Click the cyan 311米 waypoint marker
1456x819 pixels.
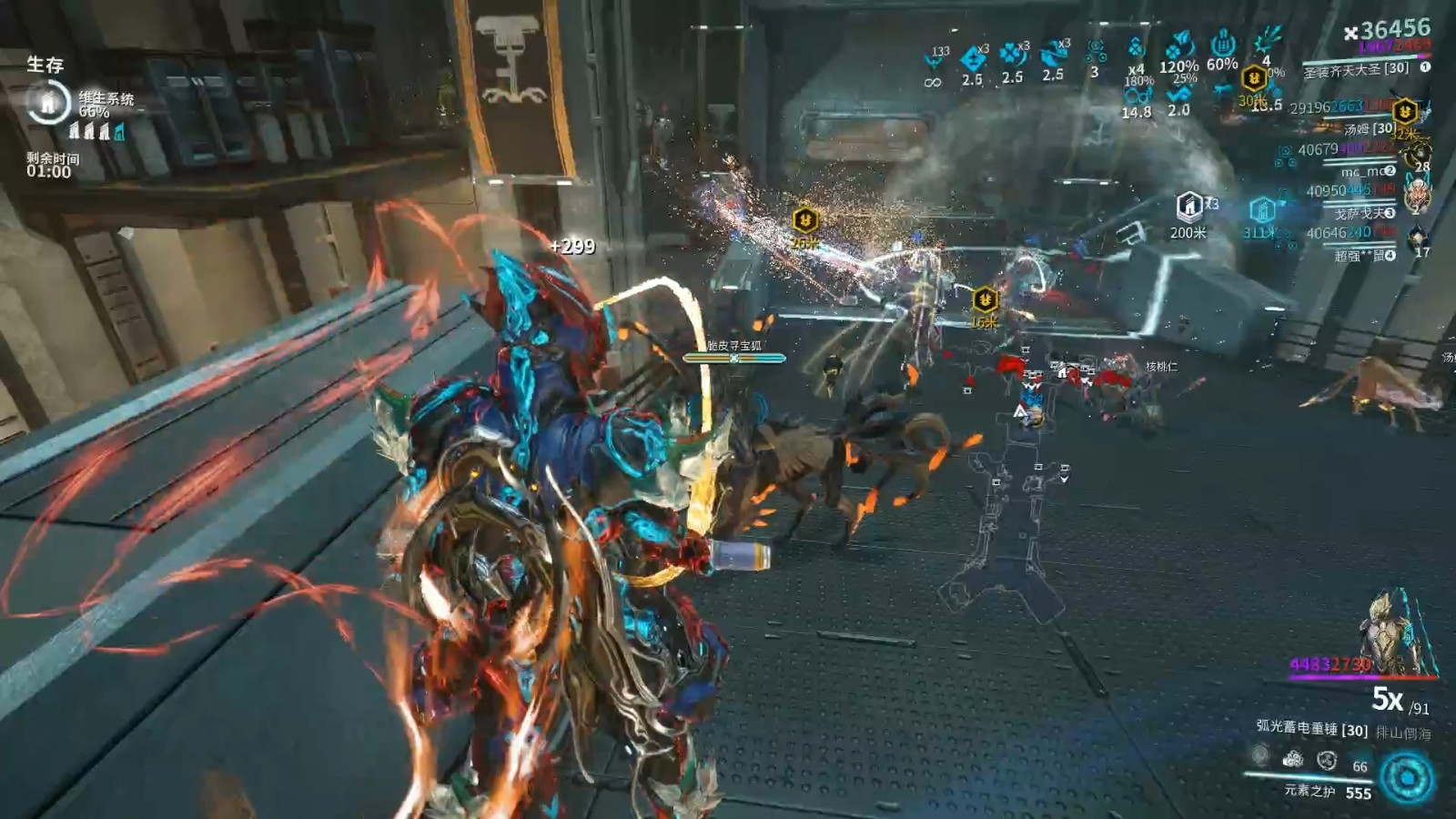[1261, 212]
